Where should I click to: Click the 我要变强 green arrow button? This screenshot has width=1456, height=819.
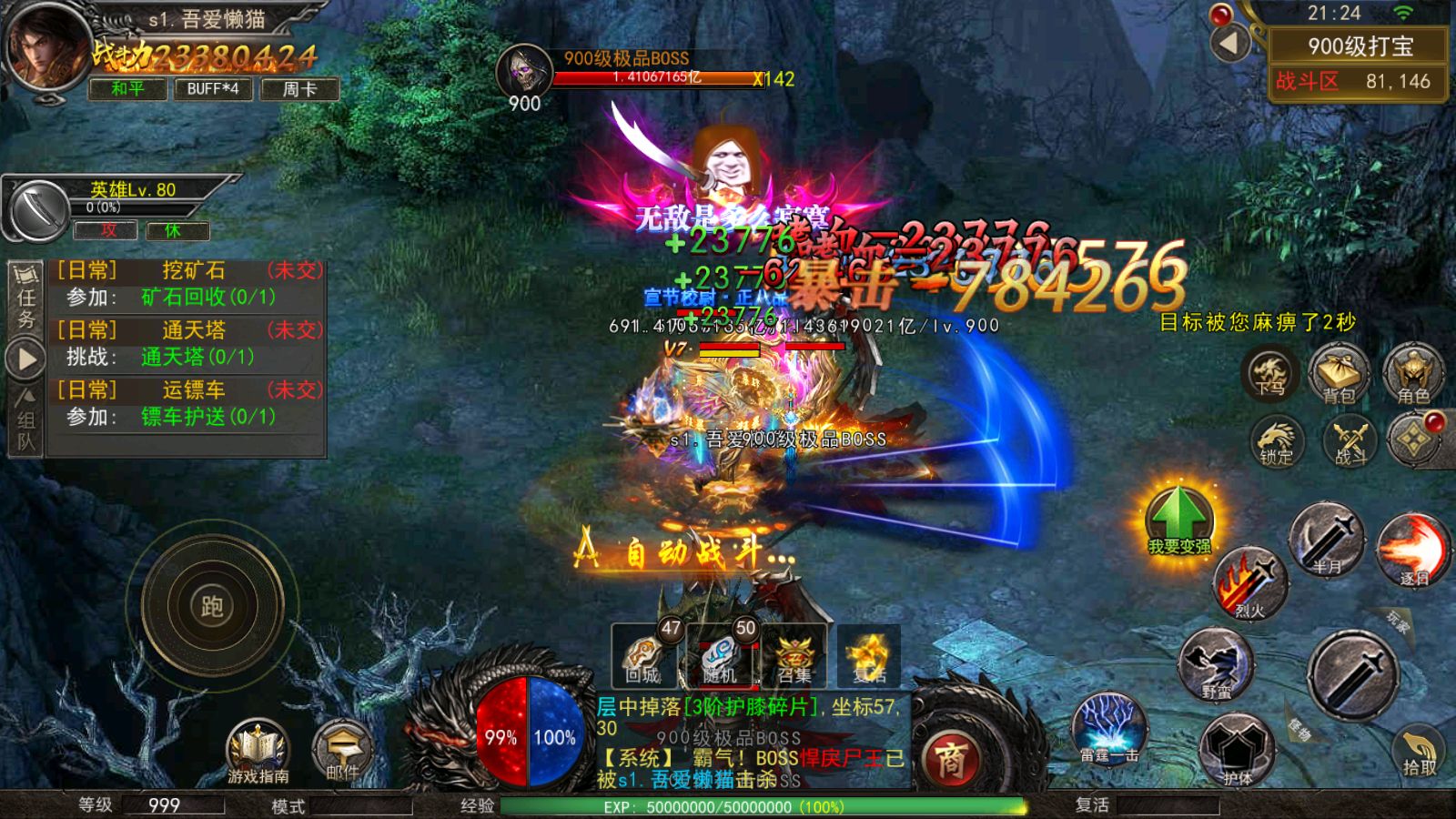(1178, 521)
